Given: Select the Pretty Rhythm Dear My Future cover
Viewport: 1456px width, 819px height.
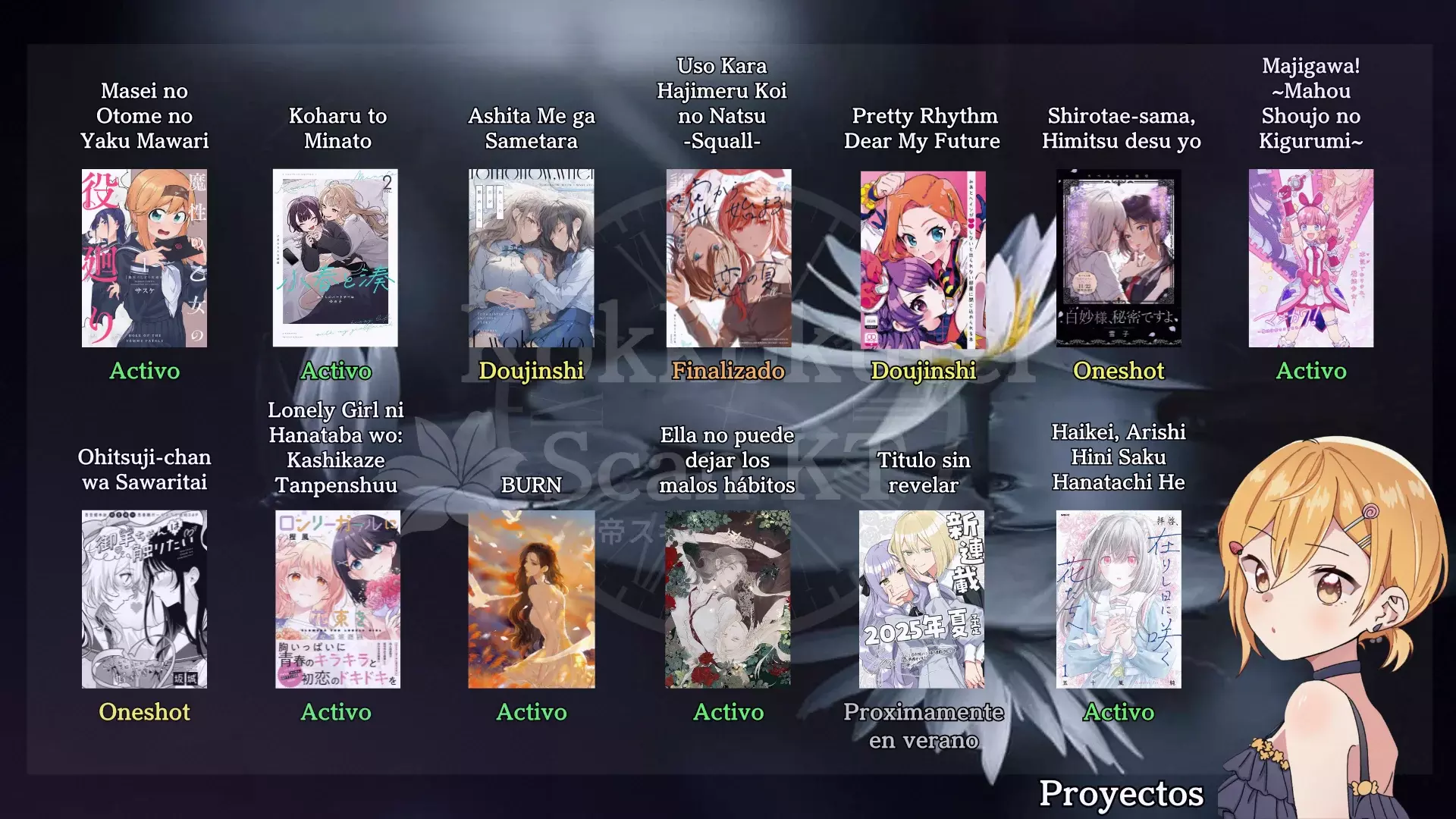Looking at the screenshot, I should point(923,258).
